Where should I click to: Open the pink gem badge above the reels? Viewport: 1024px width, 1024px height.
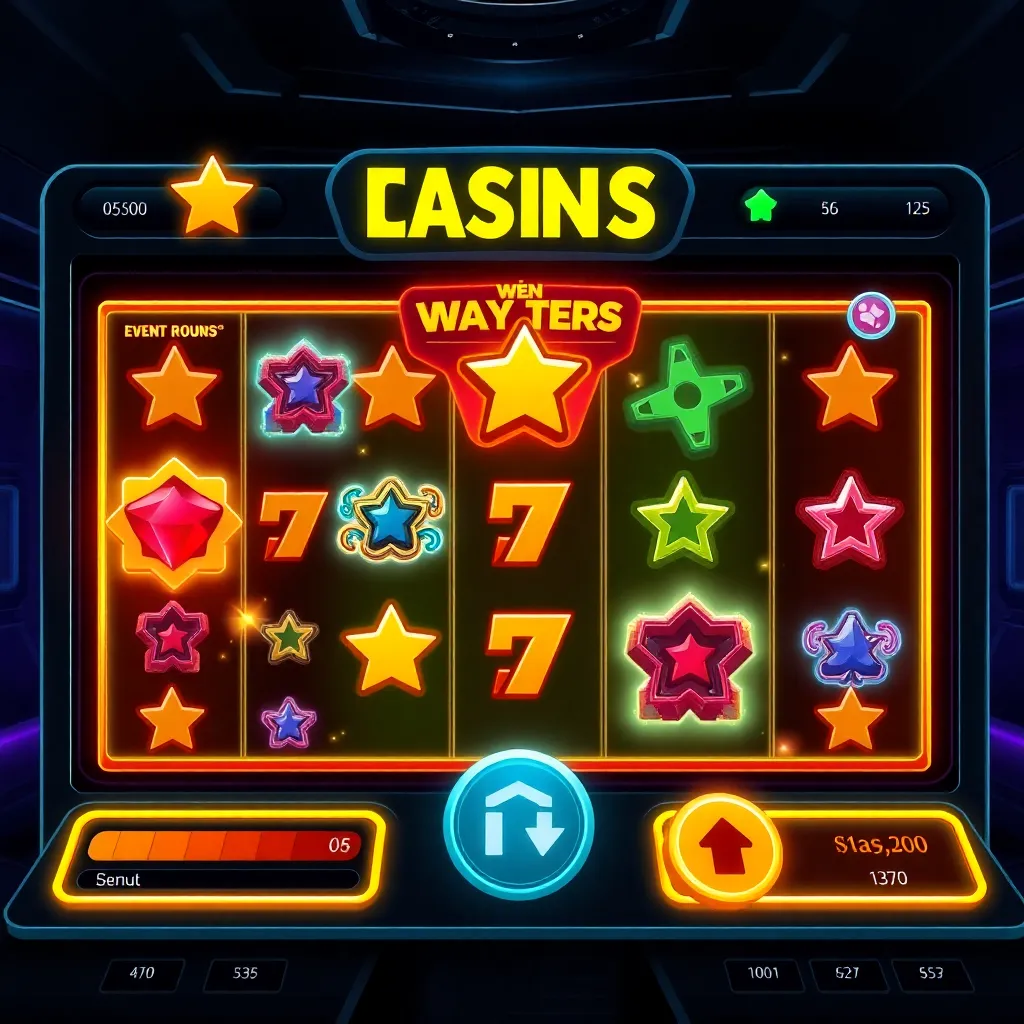pyautogui.click(x=870, y=315)
